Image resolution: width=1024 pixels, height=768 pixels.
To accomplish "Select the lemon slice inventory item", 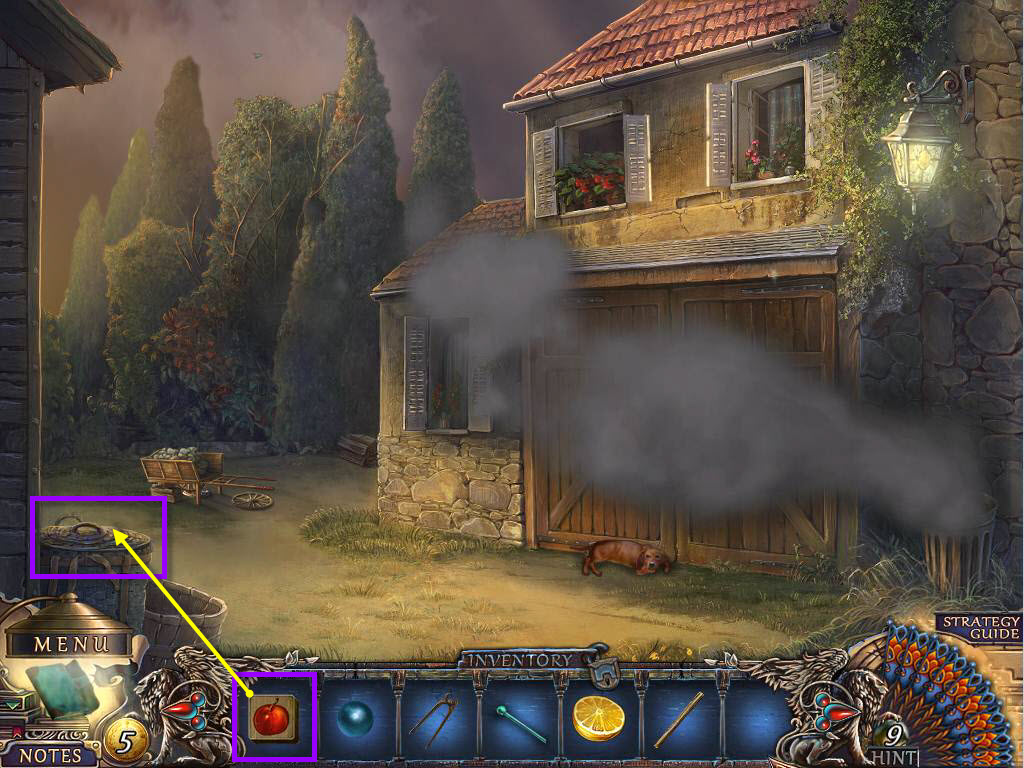I will 598,718.
